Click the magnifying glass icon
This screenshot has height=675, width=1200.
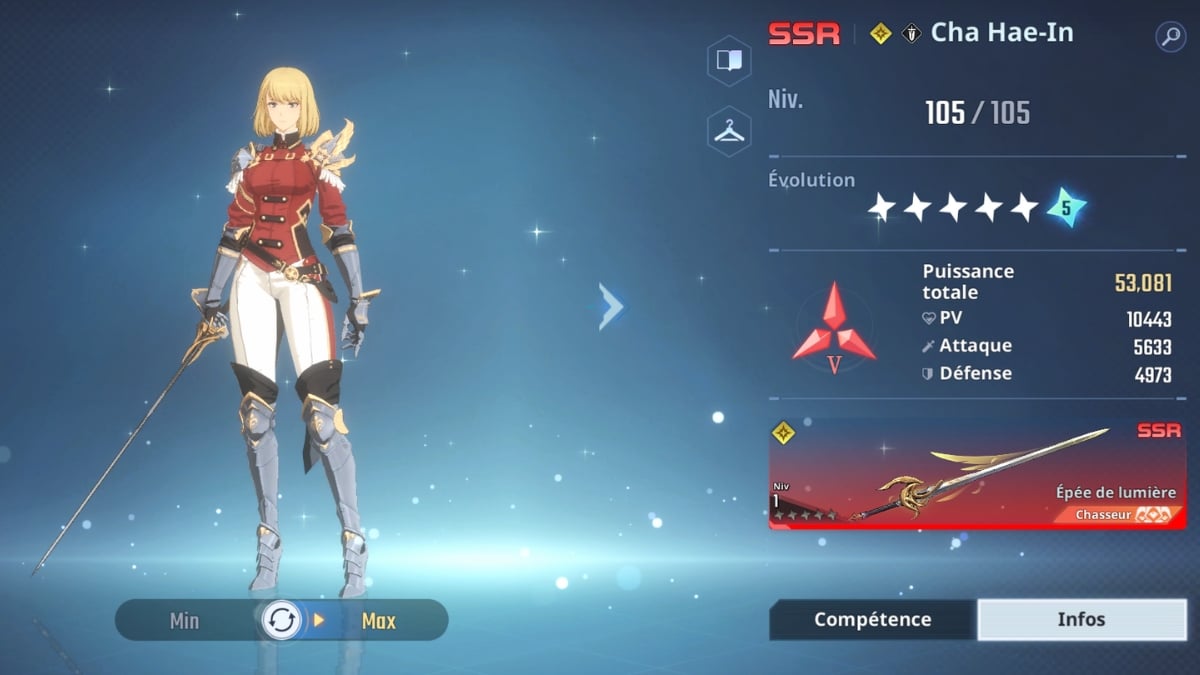click(x=1169, y=37)
